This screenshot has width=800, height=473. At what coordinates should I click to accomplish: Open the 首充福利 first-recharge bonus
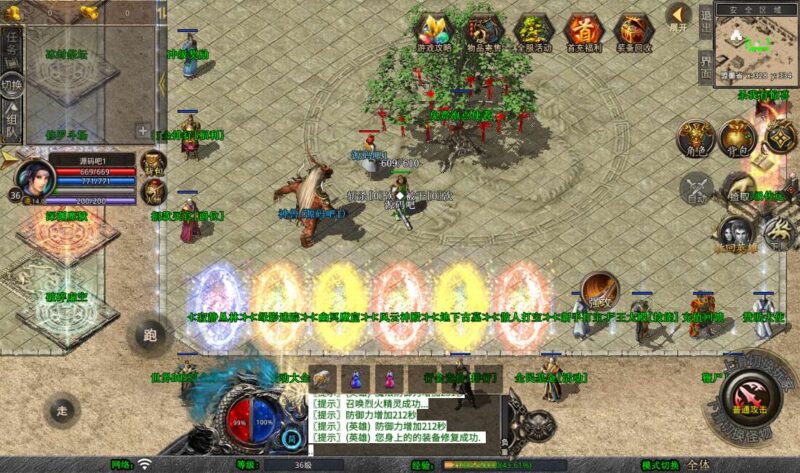[x=584, y=31]
